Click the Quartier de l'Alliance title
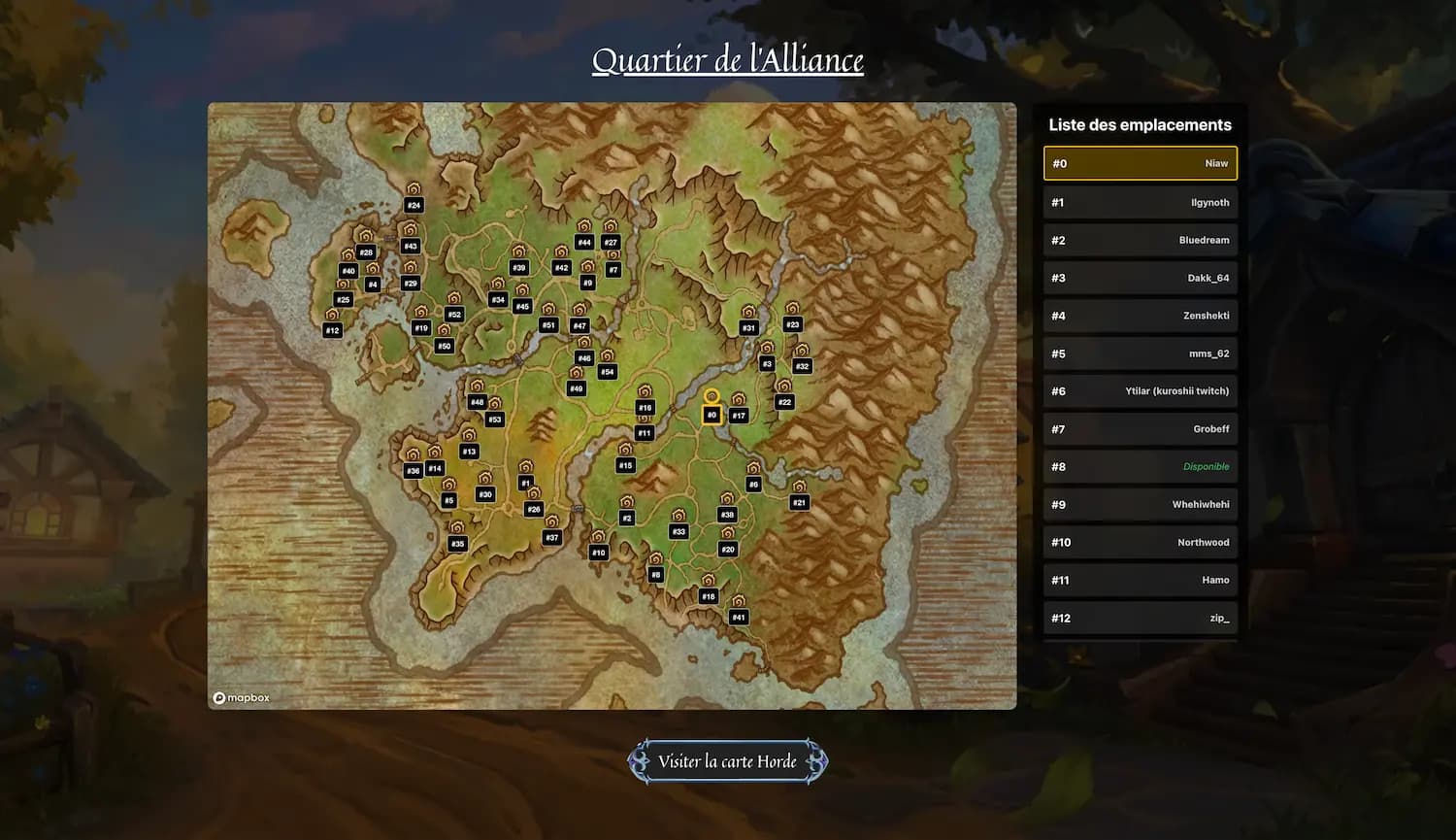This screenshot has height=840, width=1456. 727,59
